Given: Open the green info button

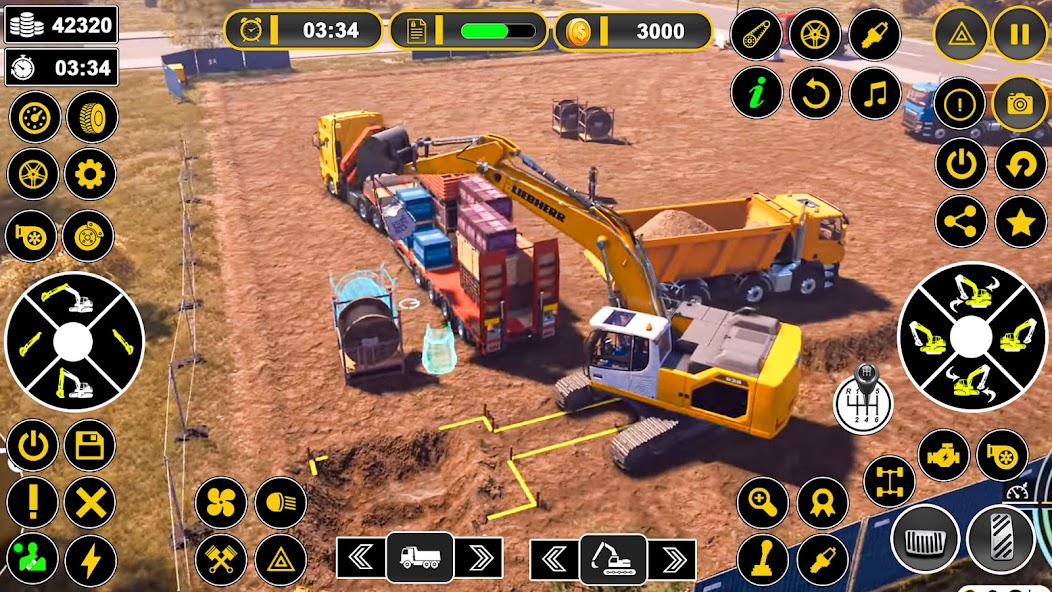Looking at the screenshot, I should click(x=757, y=94).
